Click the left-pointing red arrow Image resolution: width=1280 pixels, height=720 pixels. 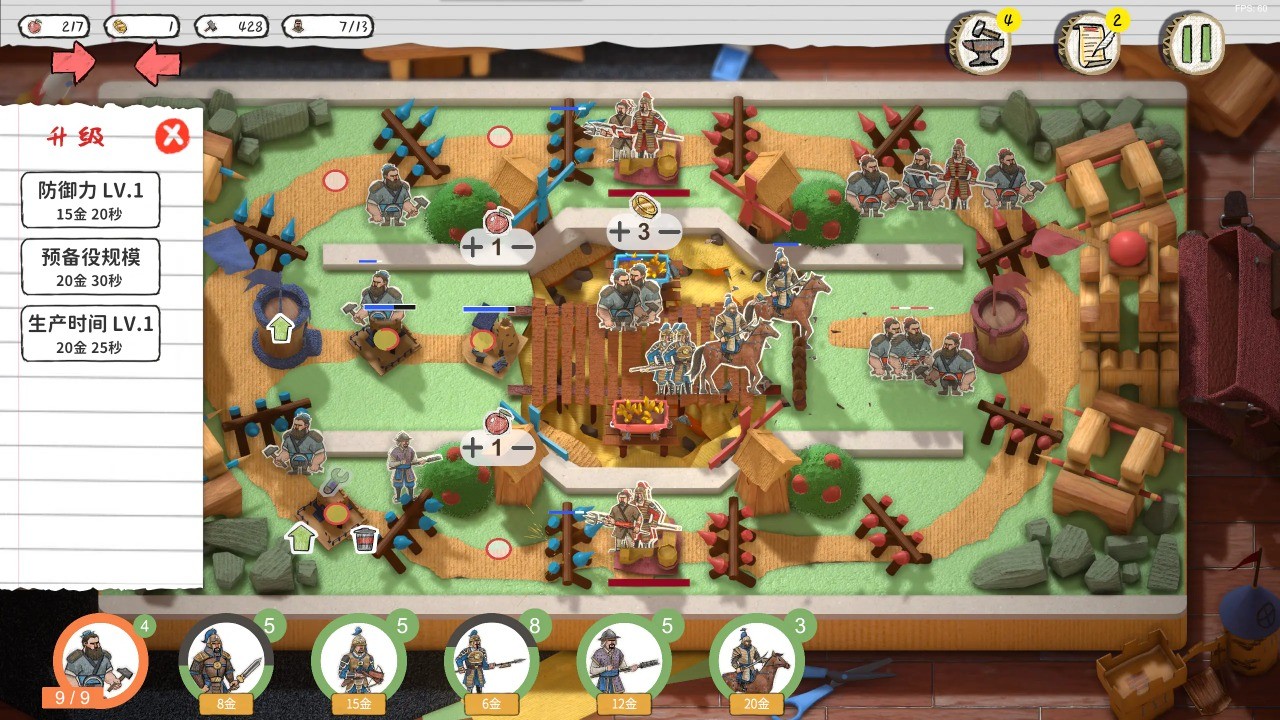[x=157, y=66]
